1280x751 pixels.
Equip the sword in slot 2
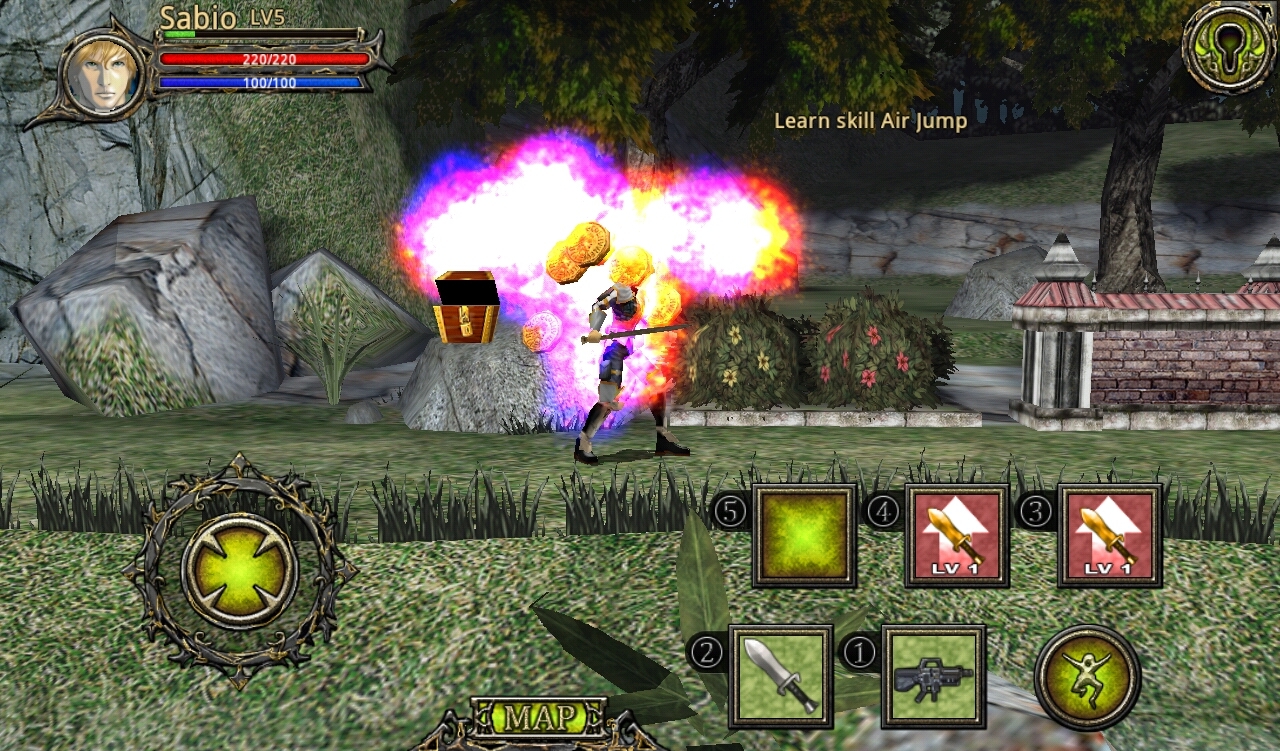point(780,676)
